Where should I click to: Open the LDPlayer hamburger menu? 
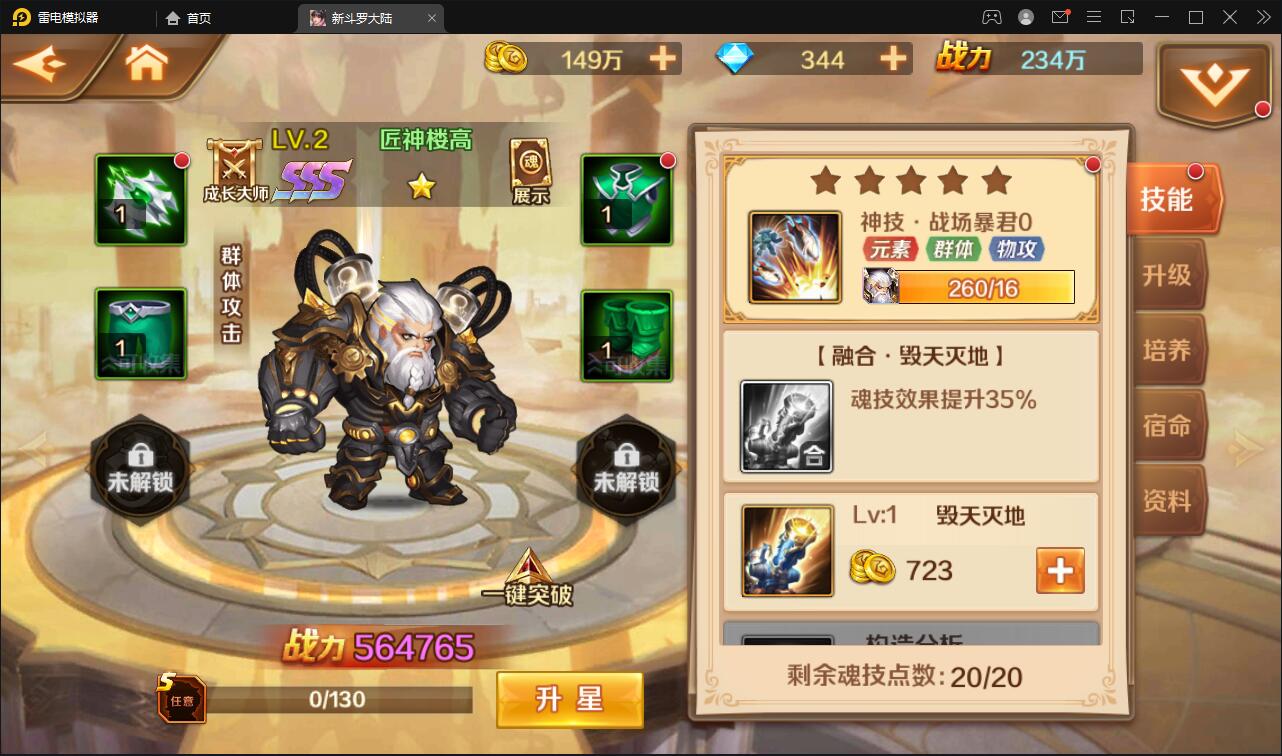click(x=1096, y=16)
